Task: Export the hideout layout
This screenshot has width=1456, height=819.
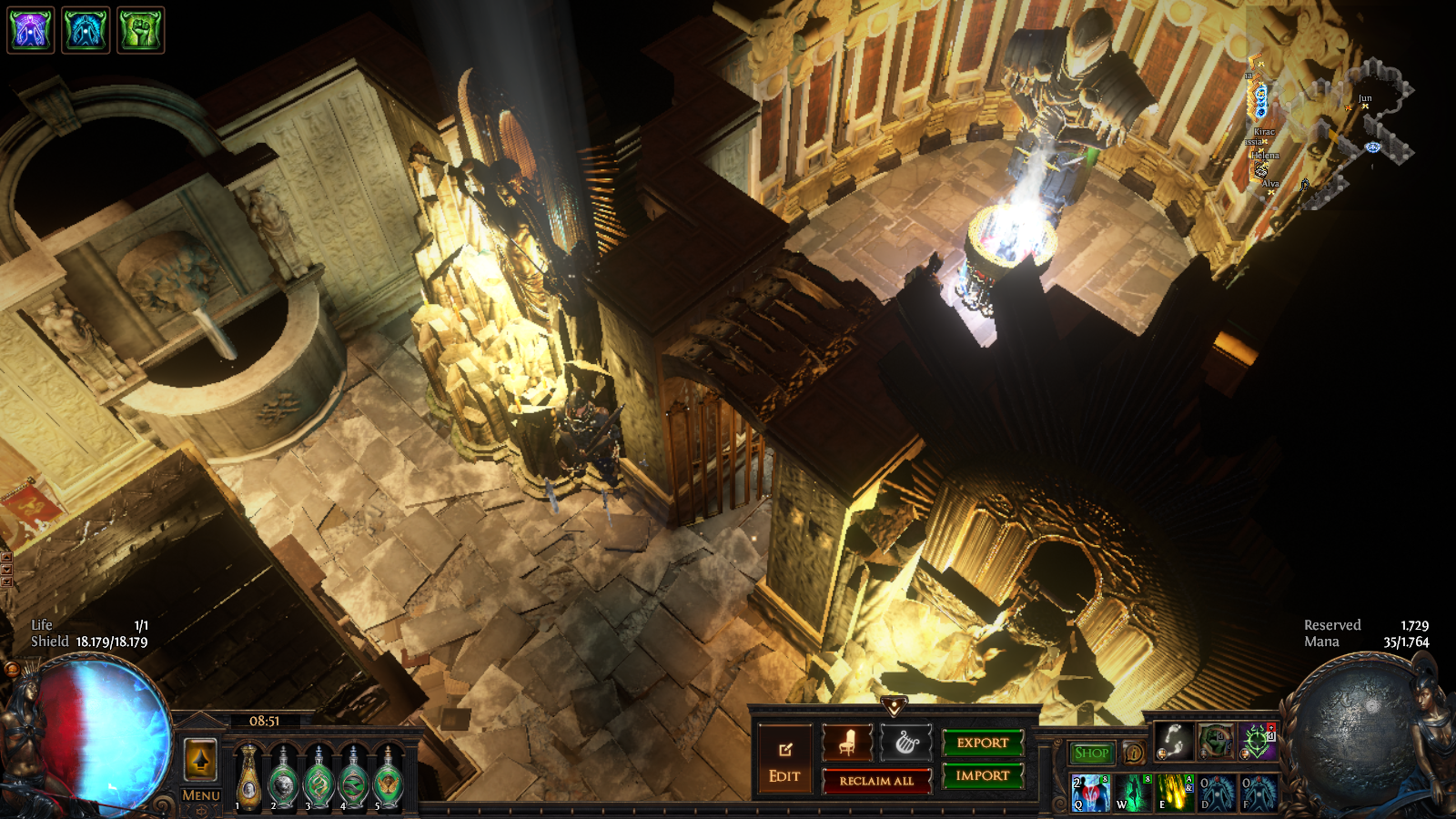Action: coord(983,743)
